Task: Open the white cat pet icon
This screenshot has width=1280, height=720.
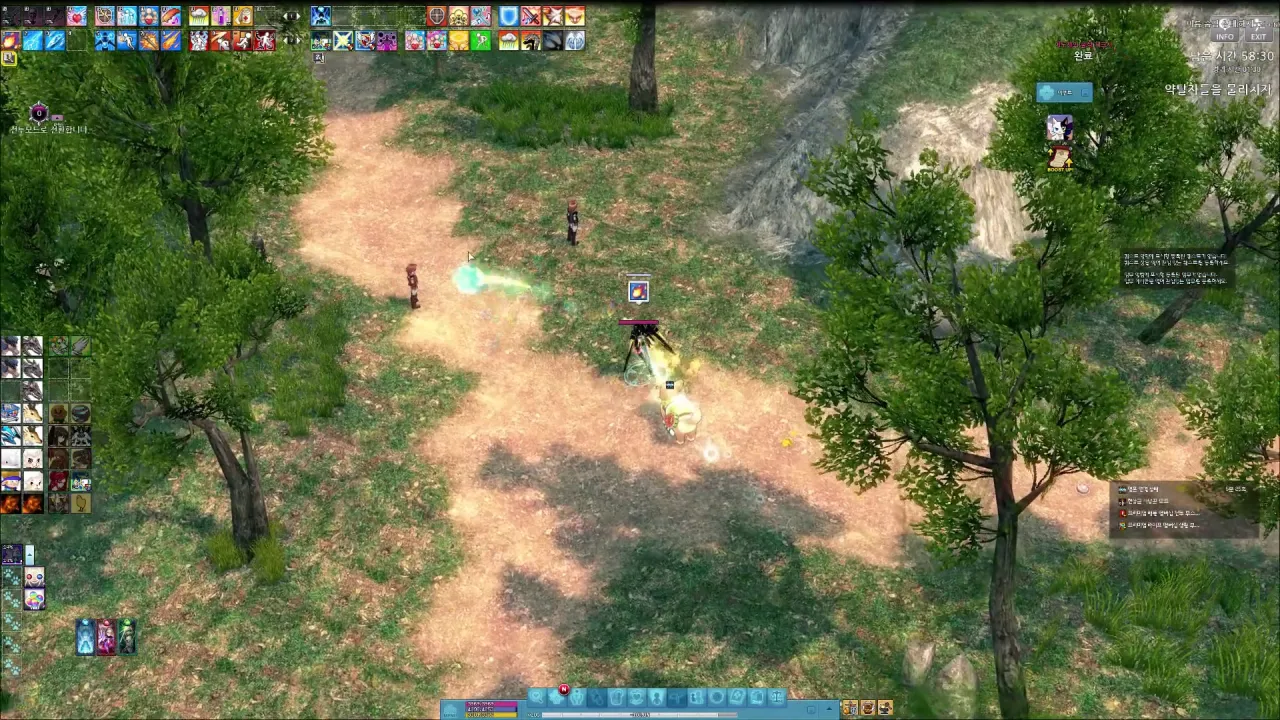Action: tap(1059, 128)
